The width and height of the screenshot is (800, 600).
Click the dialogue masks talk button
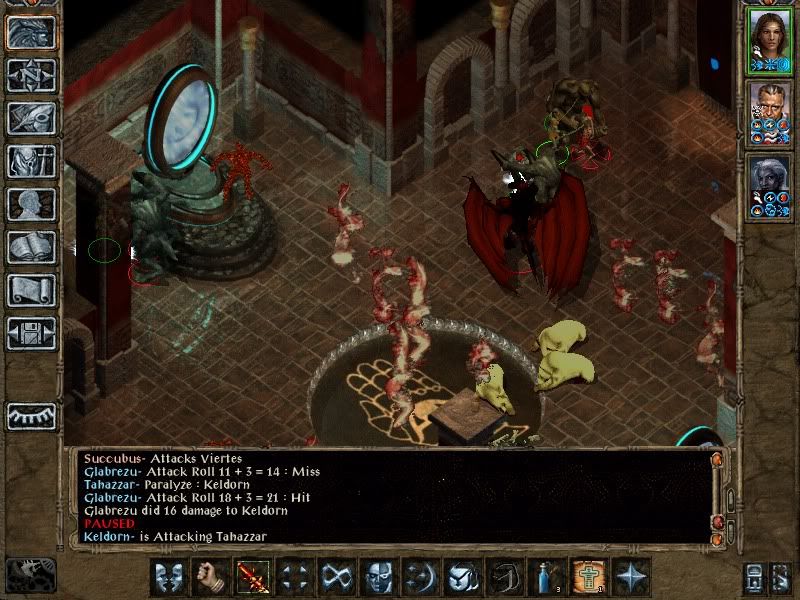[168, 577]
